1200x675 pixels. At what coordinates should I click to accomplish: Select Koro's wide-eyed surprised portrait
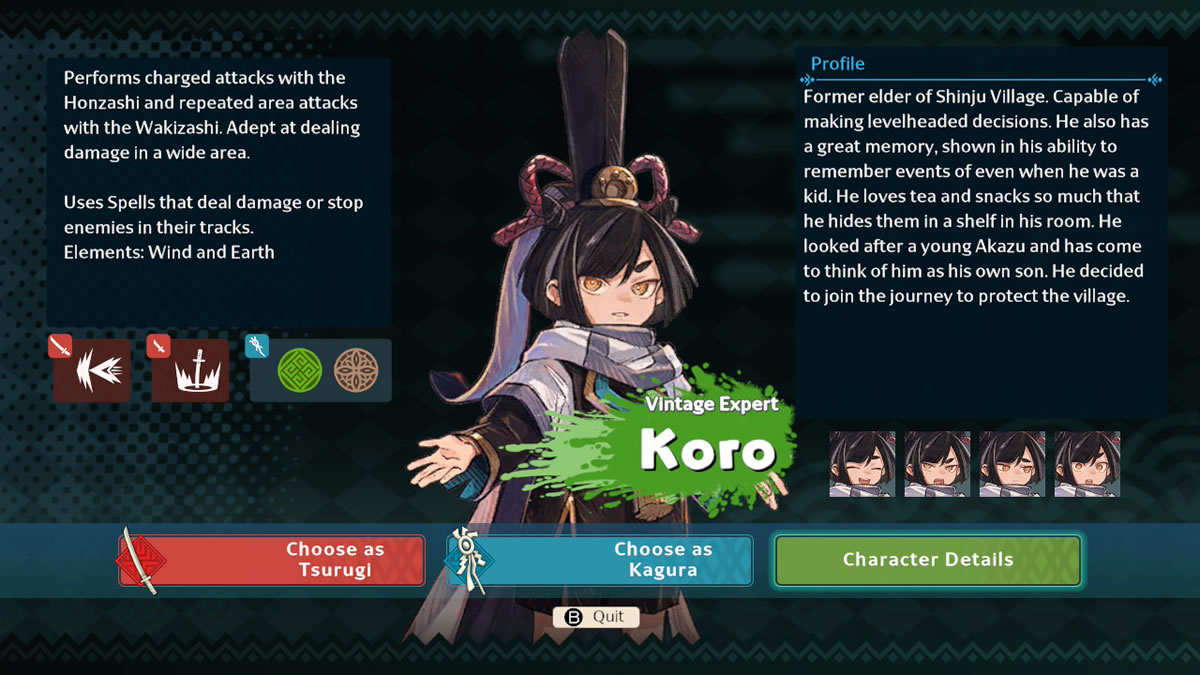(1087, 464)
